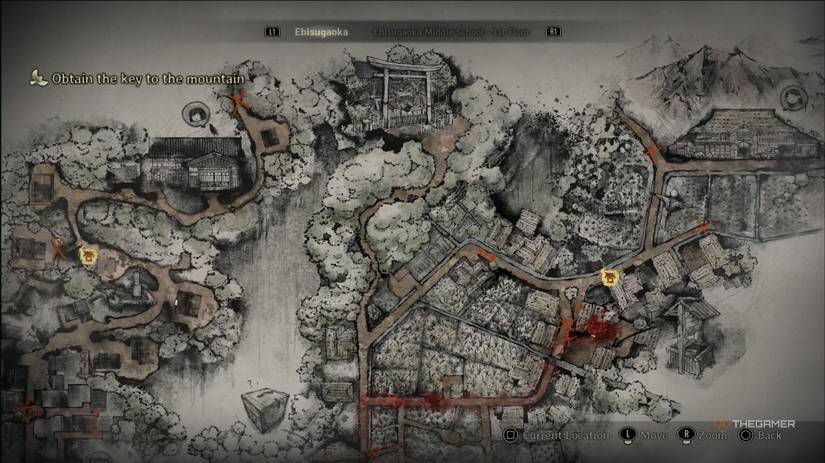Click the TheGamer watermark logo

(x=758, y=424)
